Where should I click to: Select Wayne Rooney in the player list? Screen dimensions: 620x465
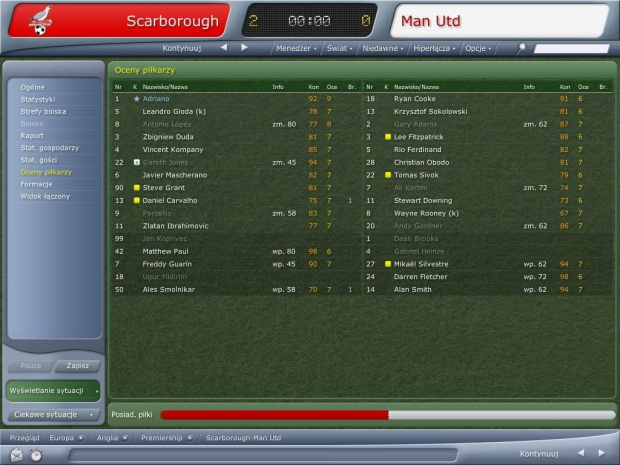tap(426, 213)
